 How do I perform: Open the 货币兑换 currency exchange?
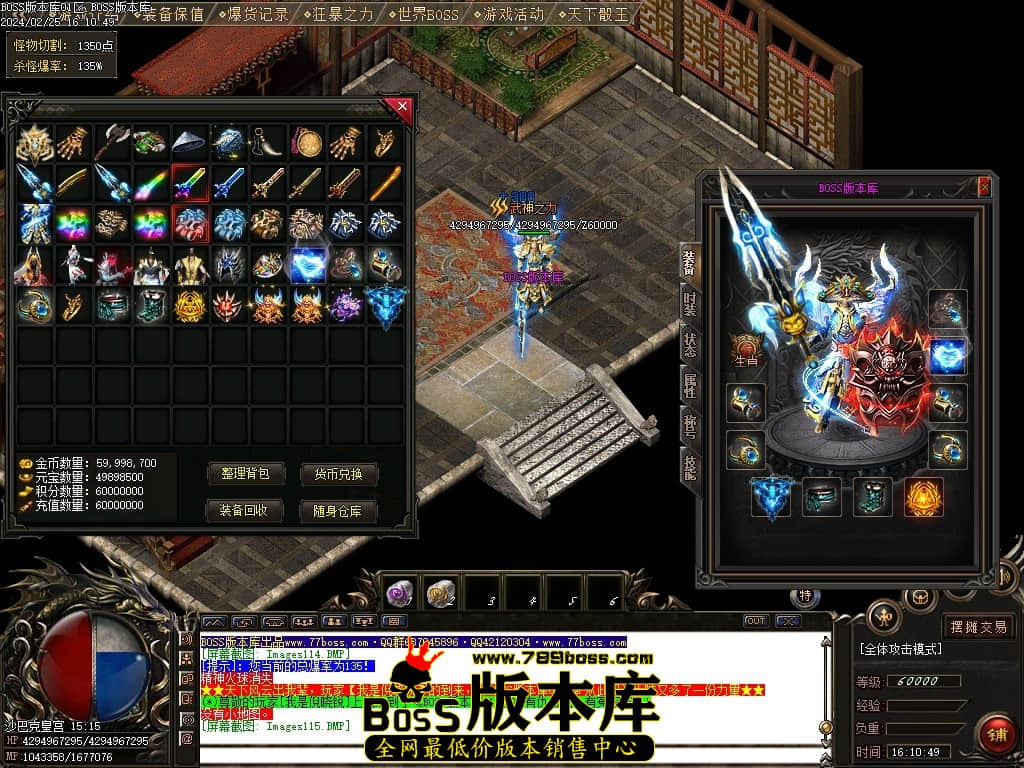pyautogui.click(x=338, y=474)
